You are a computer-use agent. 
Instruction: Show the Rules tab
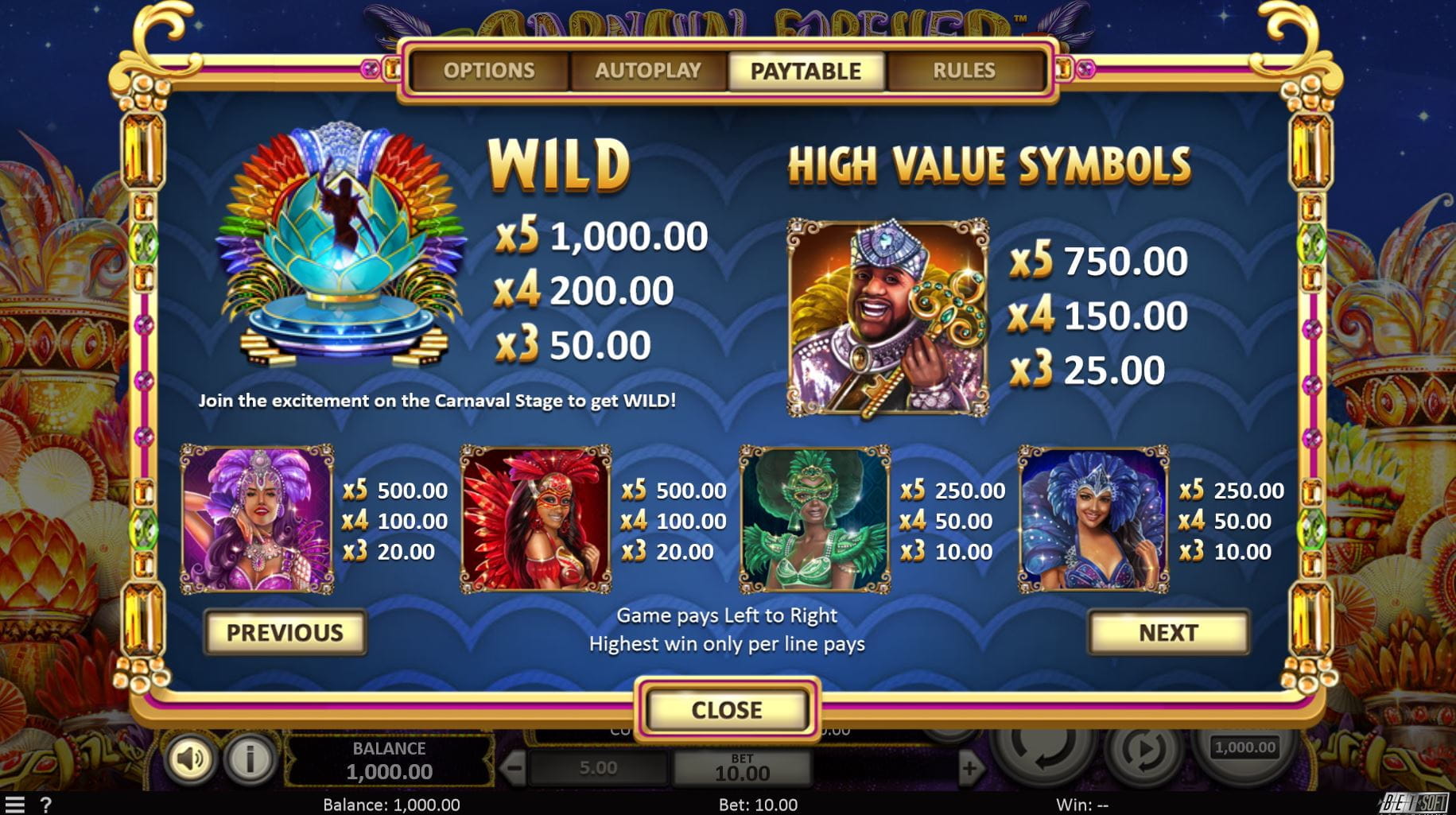[964, 71]
